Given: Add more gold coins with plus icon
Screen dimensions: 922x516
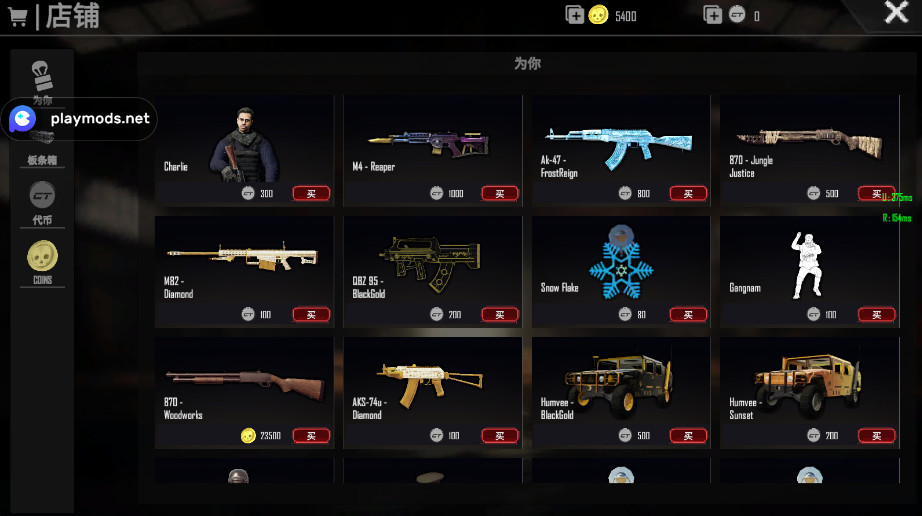Looking at the screenshot, I should [574, 14].
